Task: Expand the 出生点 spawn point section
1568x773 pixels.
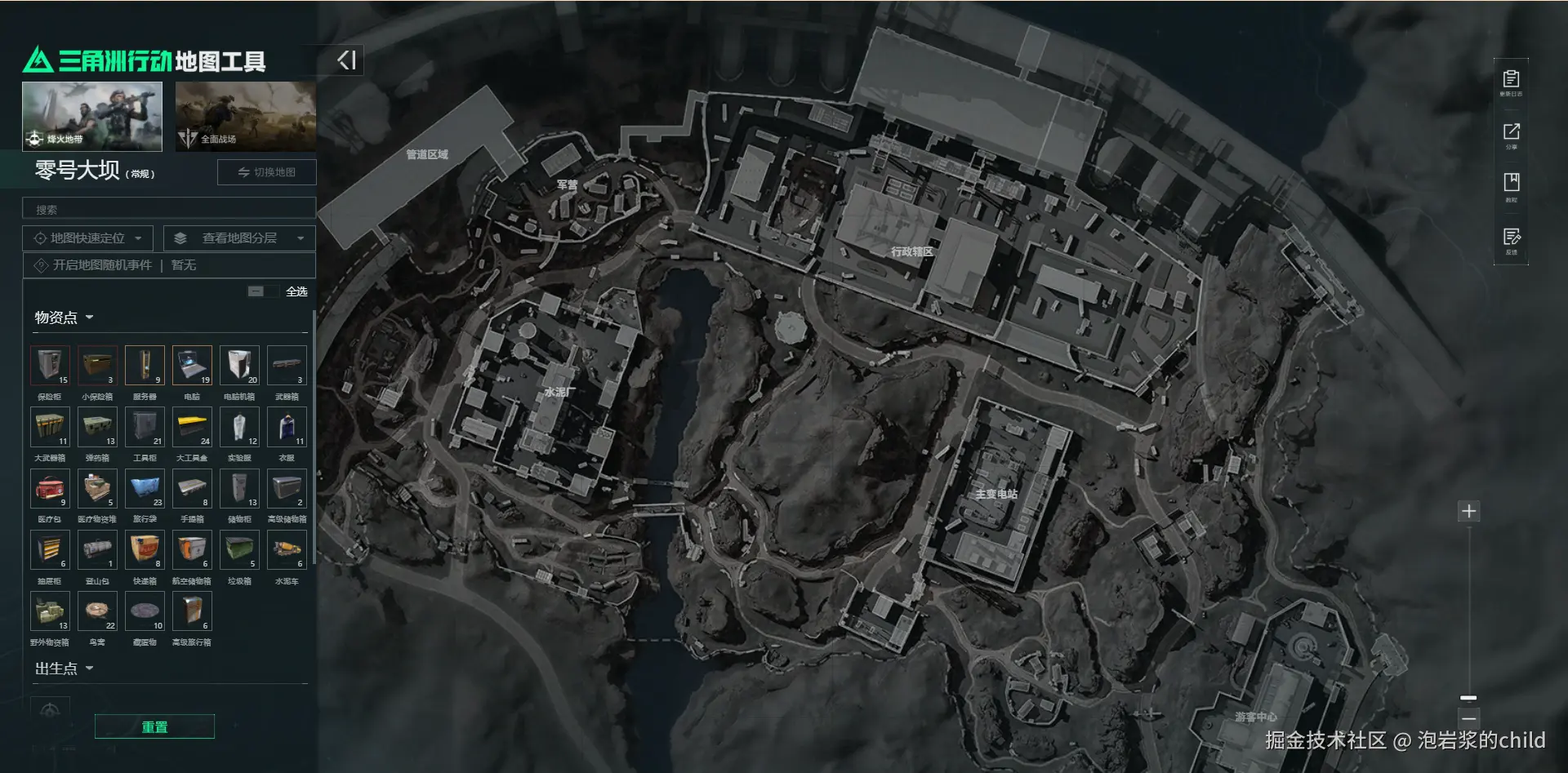Action: [64, 669]
